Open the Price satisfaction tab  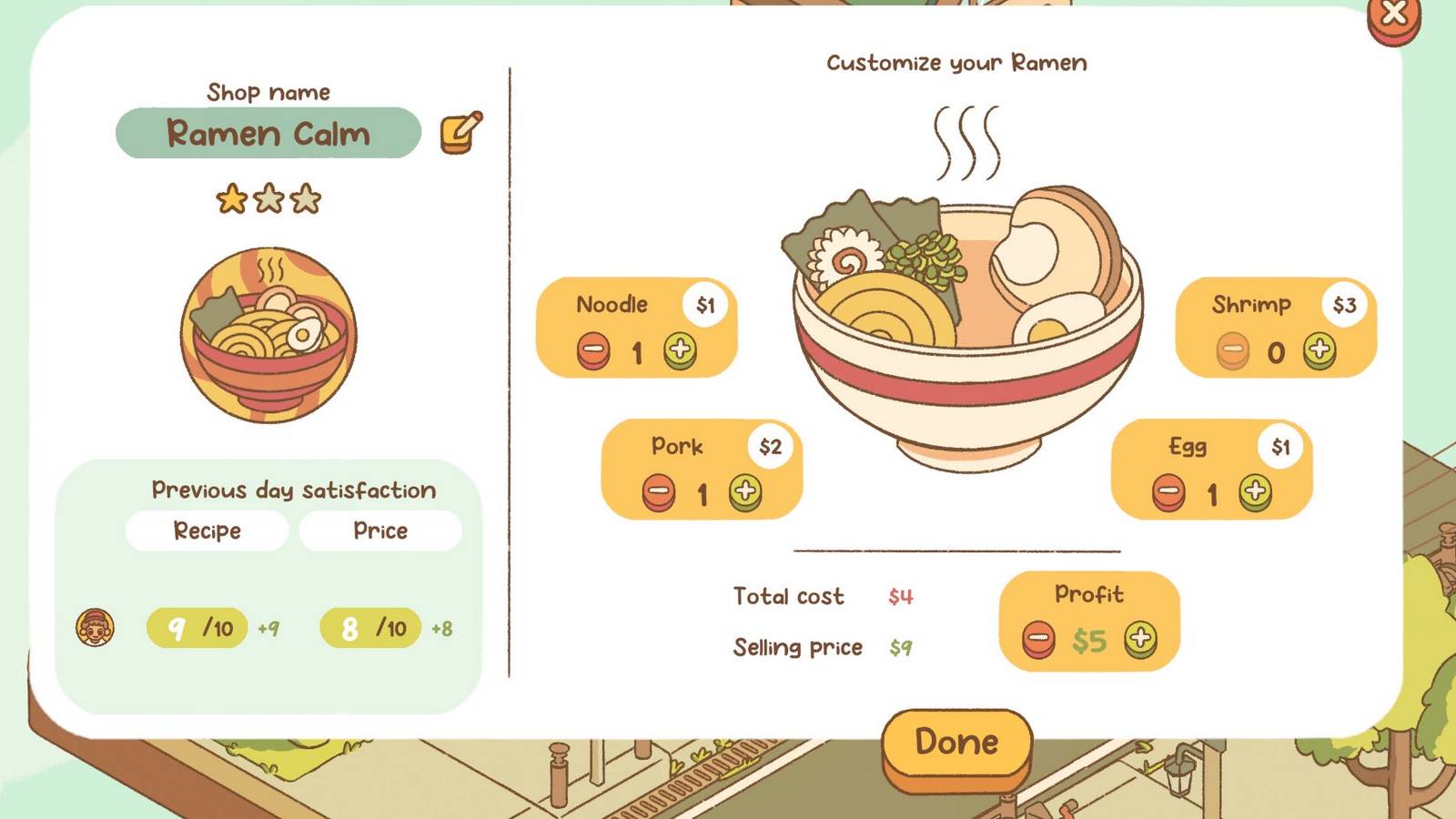(x=380, y=531)
